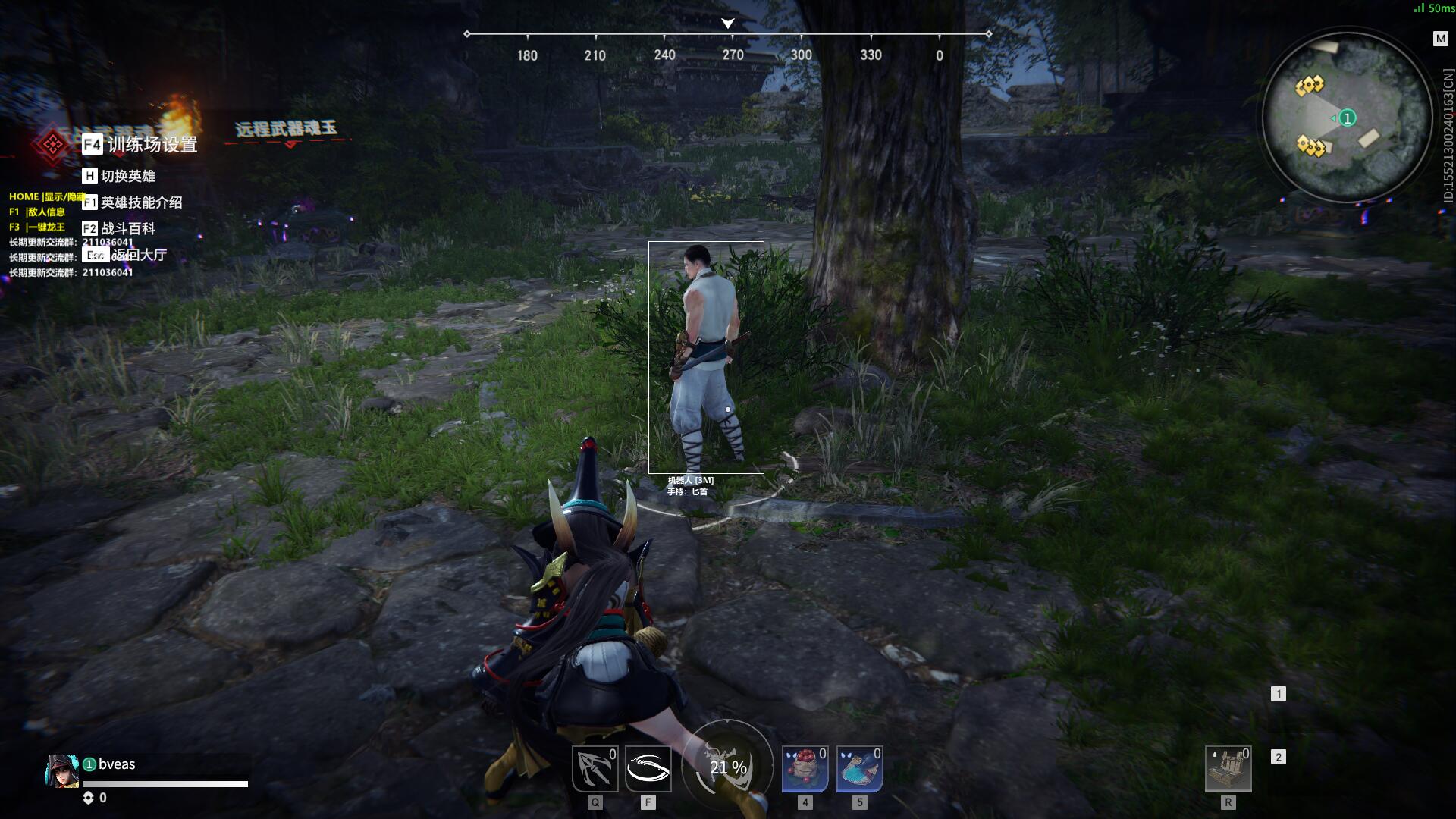Image resolution: width=1456 pixels, height=819 pixels.
Task: Choose 切换英雄 to switch hero
Action: click(x=120, y=176)
